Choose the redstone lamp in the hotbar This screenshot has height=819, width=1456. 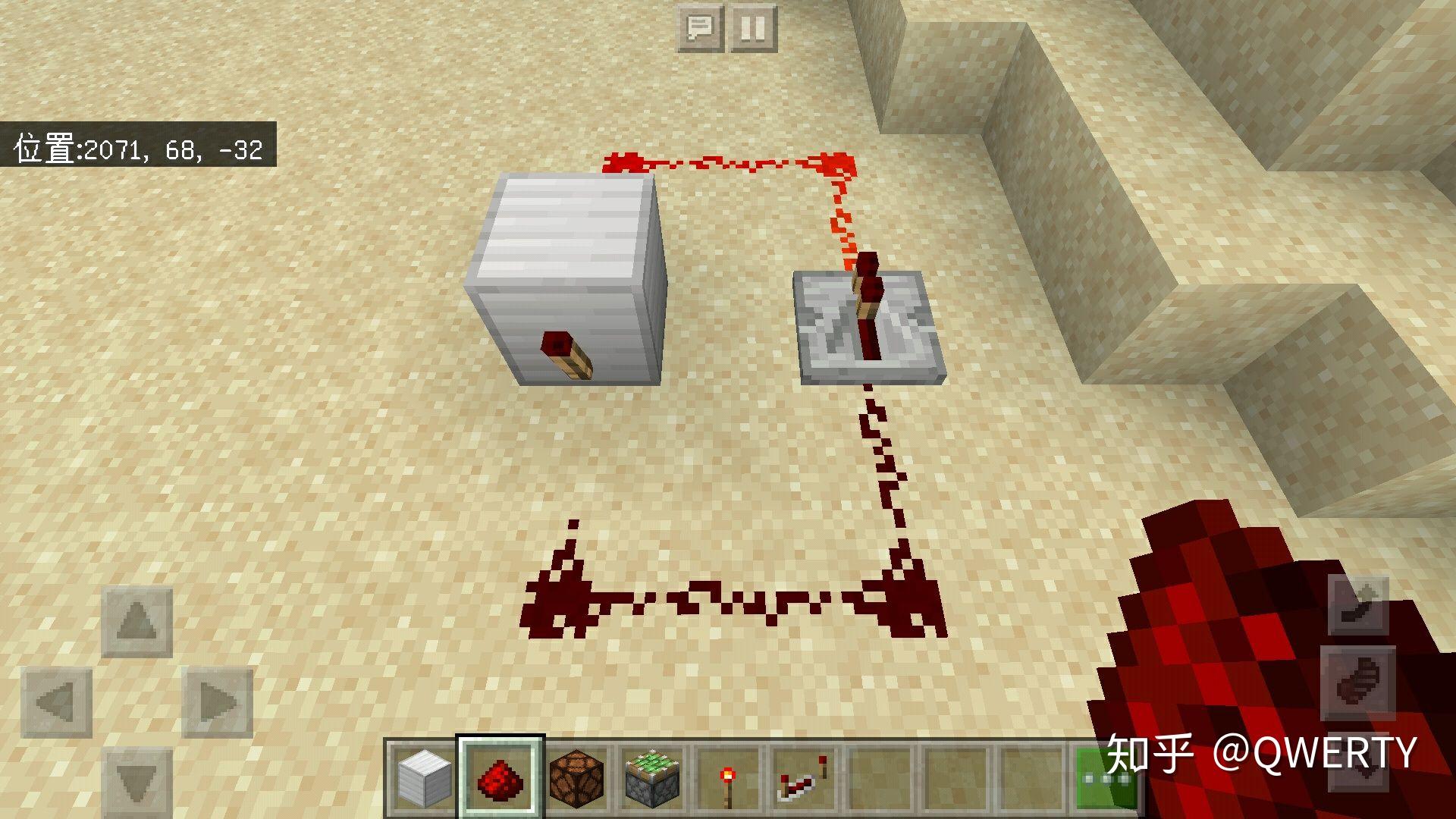pos(576,778)
